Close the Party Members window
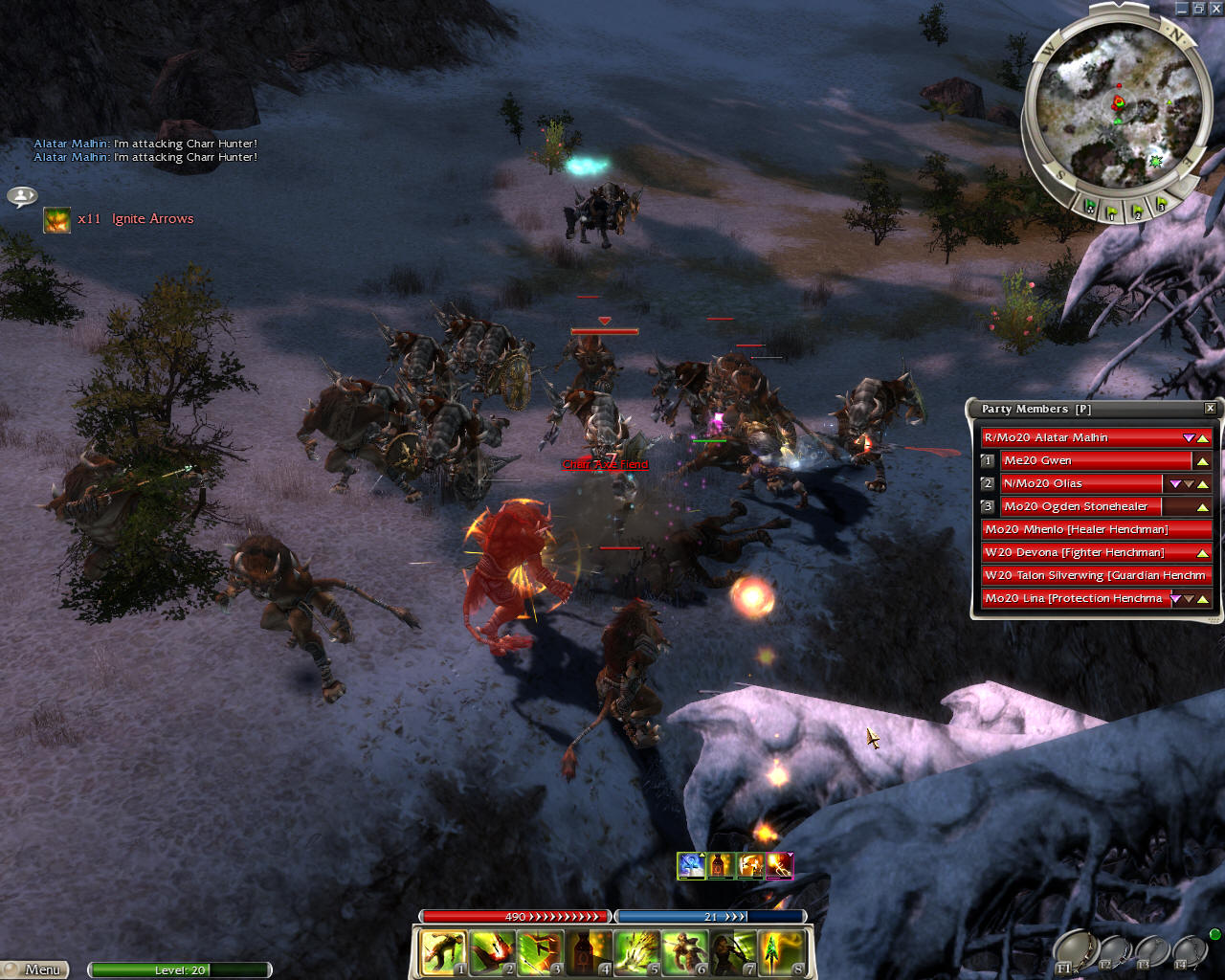Screen dimensions: 1225x980 1210,409
